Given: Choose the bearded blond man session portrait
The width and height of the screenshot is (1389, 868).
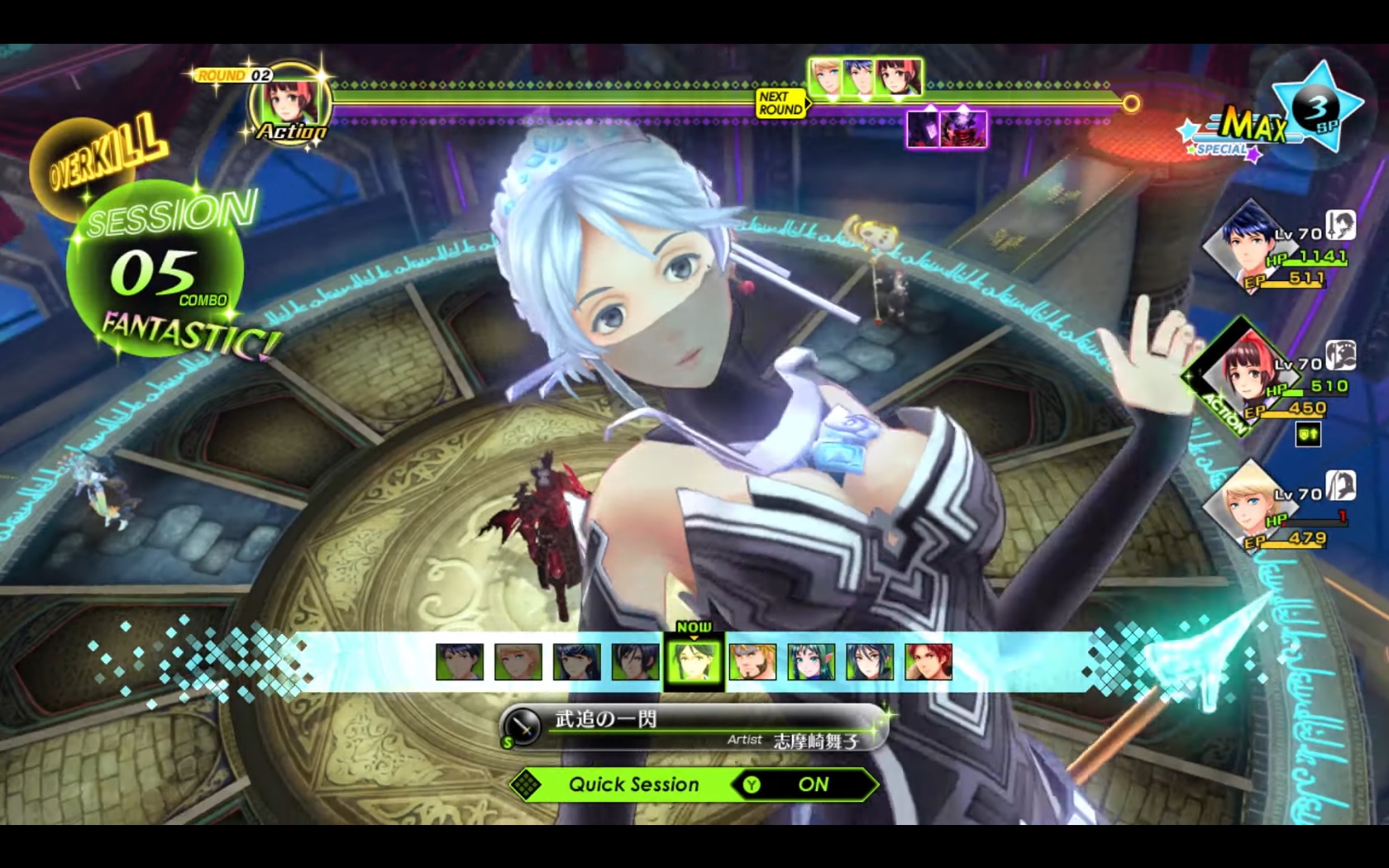Looking at the screenshot, I should [x=752, y=662].
